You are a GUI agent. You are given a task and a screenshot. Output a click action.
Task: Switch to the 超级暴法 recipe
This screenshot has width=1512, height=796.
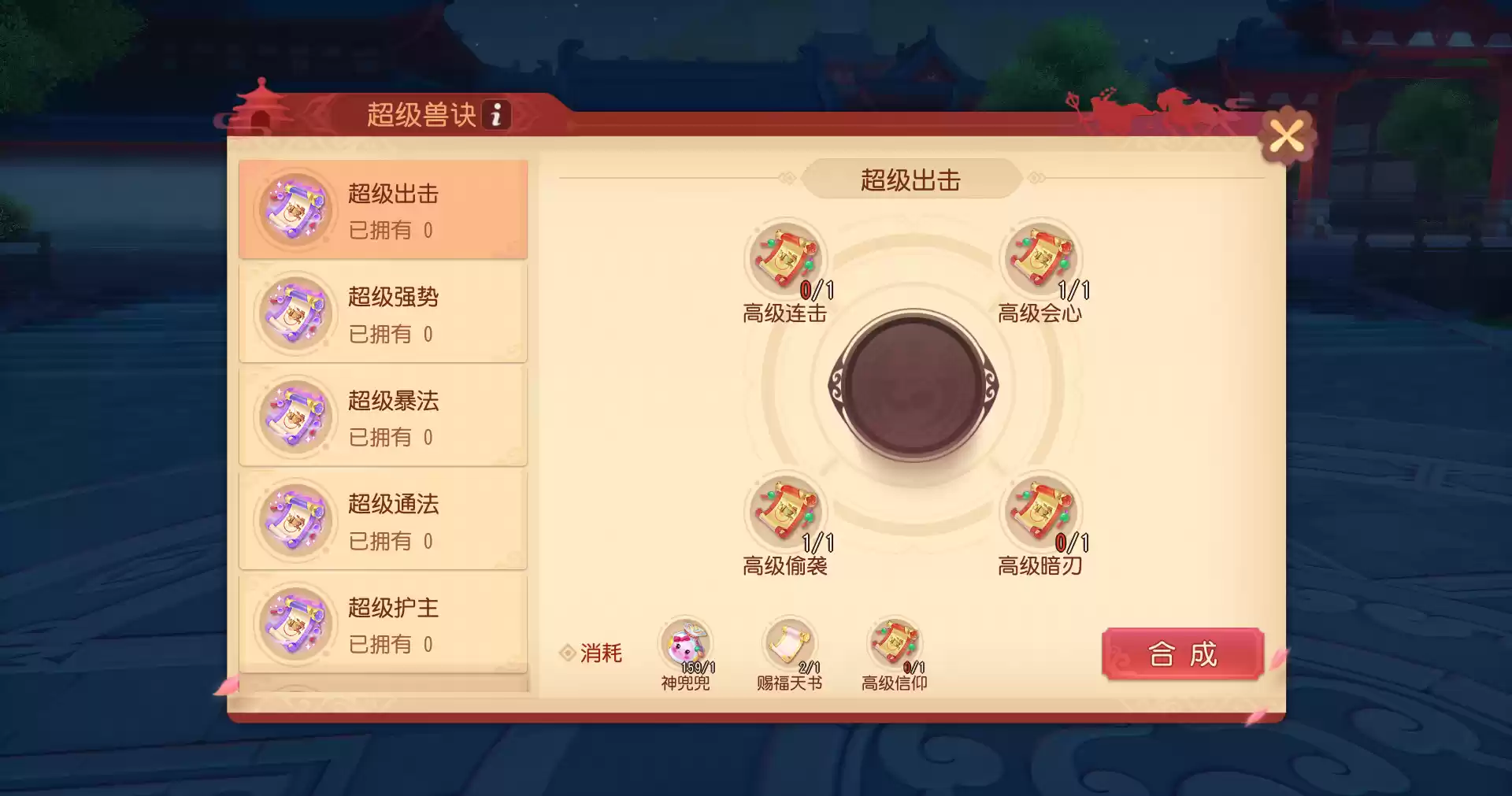pyautogui.click(x=381, y=417)
